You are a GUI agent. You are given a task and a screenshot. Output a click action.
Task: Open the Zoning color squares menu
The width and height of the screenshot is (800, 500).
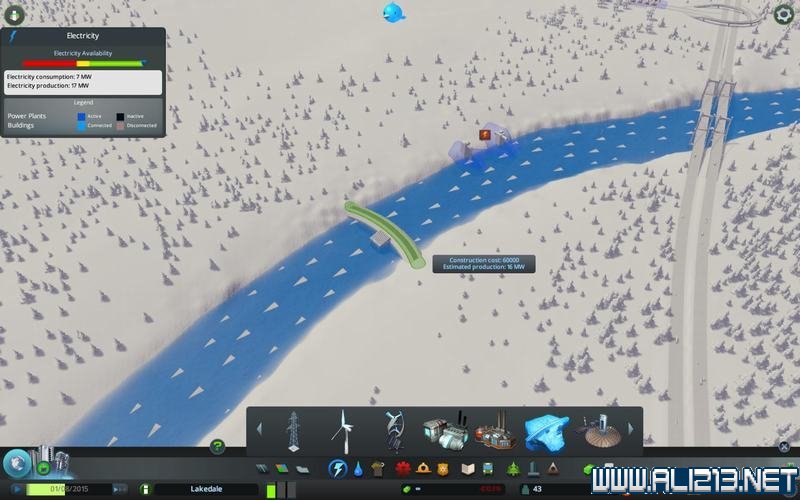(x=281, y=468)
